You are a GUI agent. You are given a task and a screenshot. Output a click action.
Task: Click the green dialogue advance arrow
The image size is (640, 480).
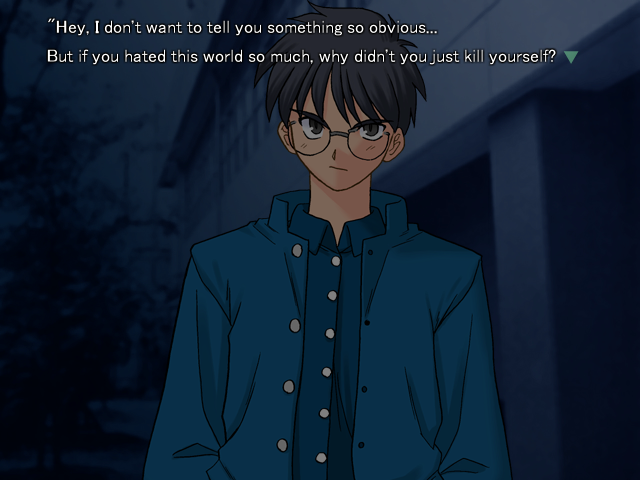click(571, 57)
